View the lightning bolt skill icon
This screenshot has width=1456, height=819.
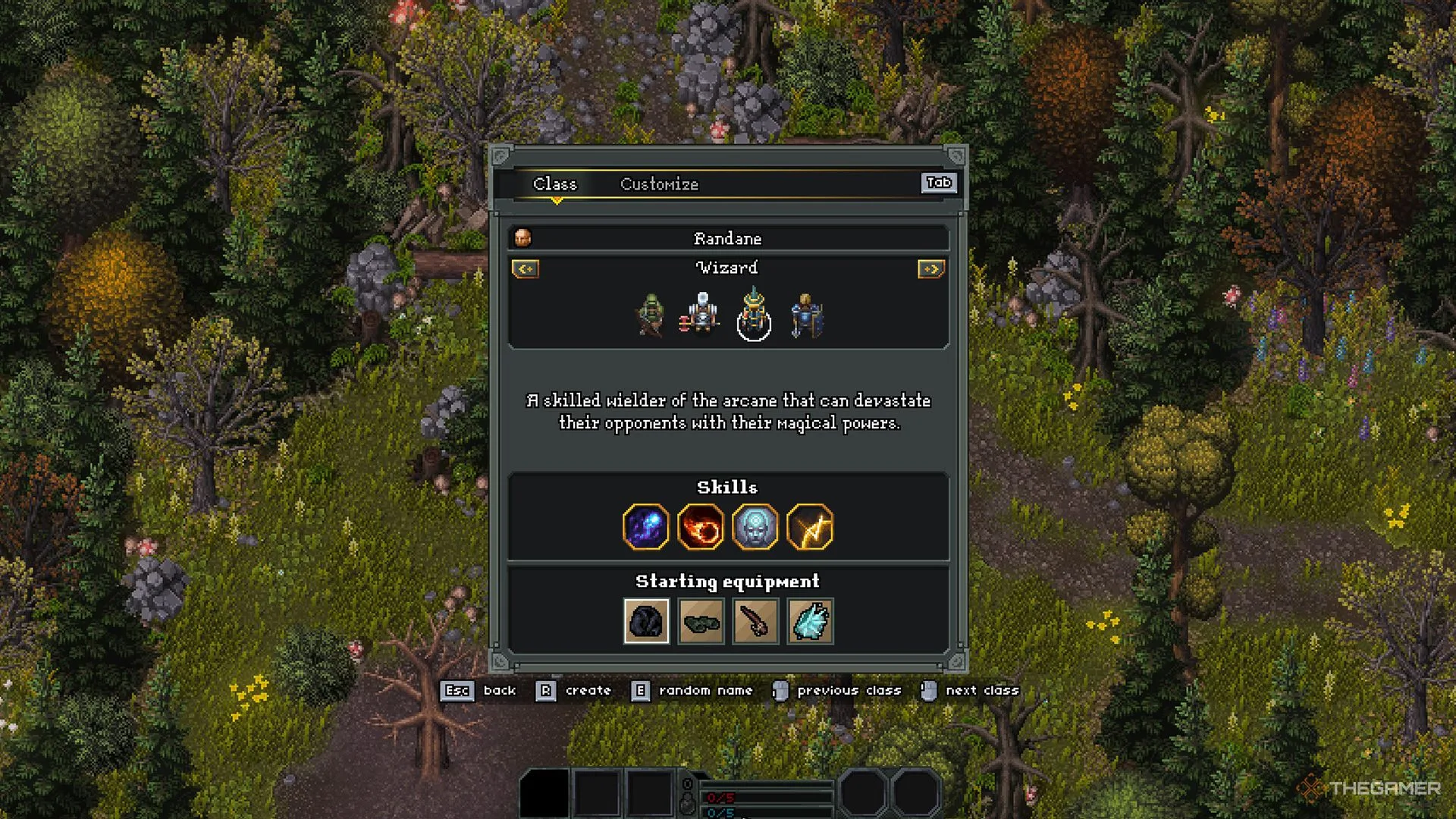(810, 527)
